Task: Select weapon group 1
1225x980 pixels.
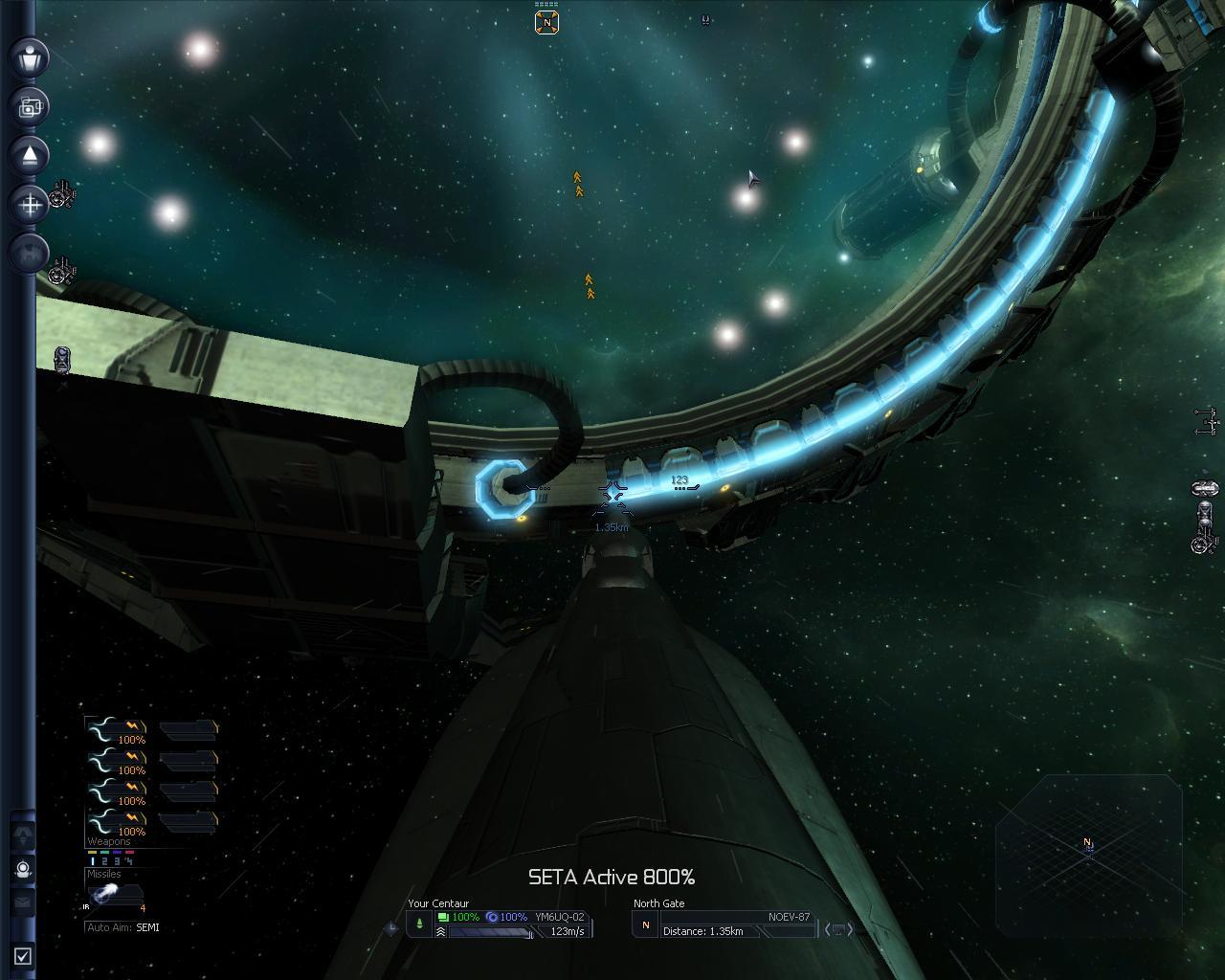Action: 93,861
